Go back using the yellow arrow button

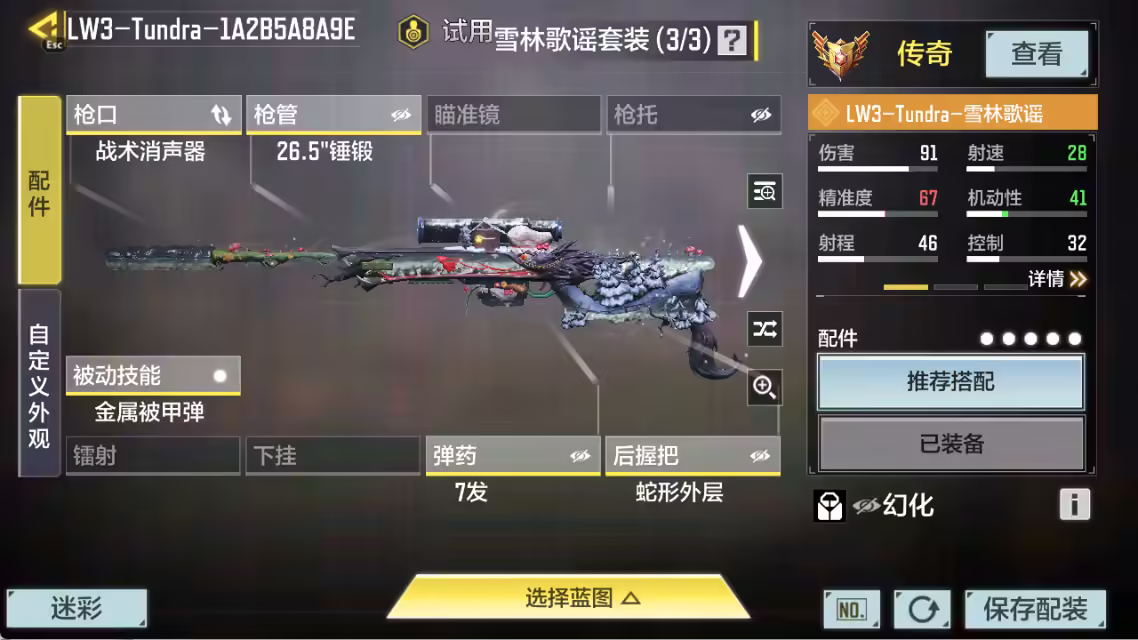pyautogui.click(x=44, y=28)
